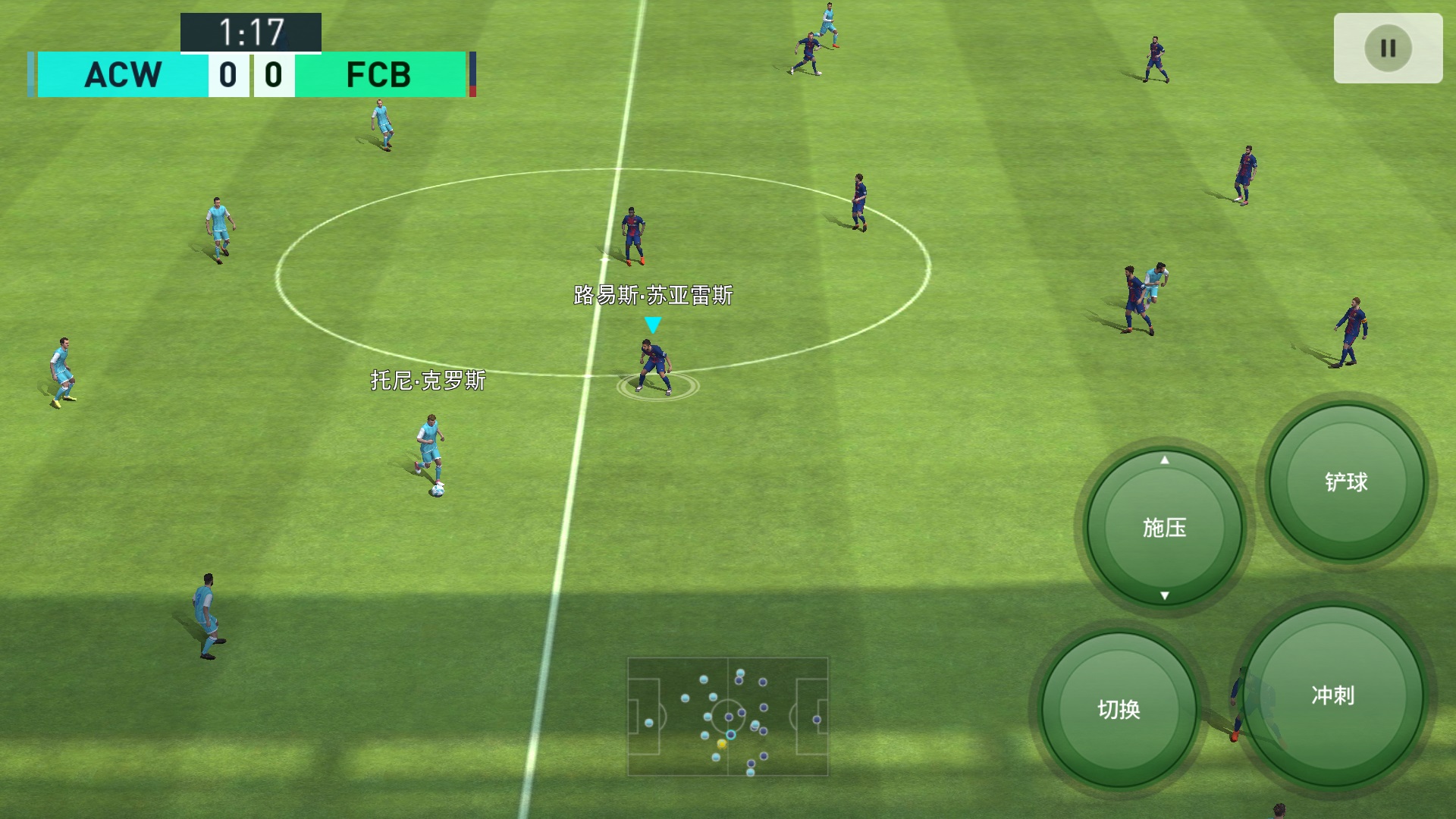Switch player using the 切换 button

click(x=1119, y=709)
